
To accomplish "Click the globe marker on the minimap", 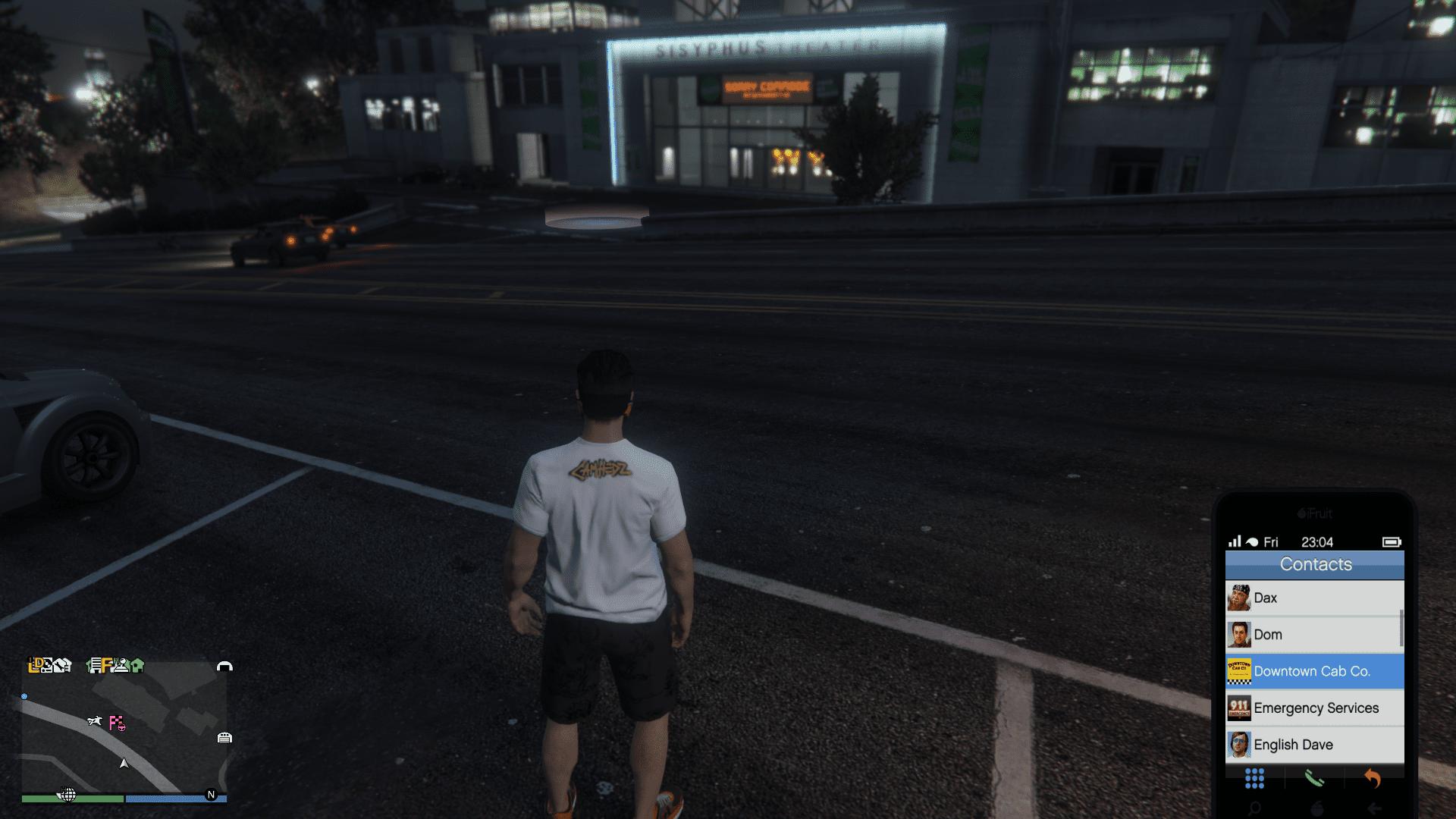I will pyautogui.click(x=67, y=795).
